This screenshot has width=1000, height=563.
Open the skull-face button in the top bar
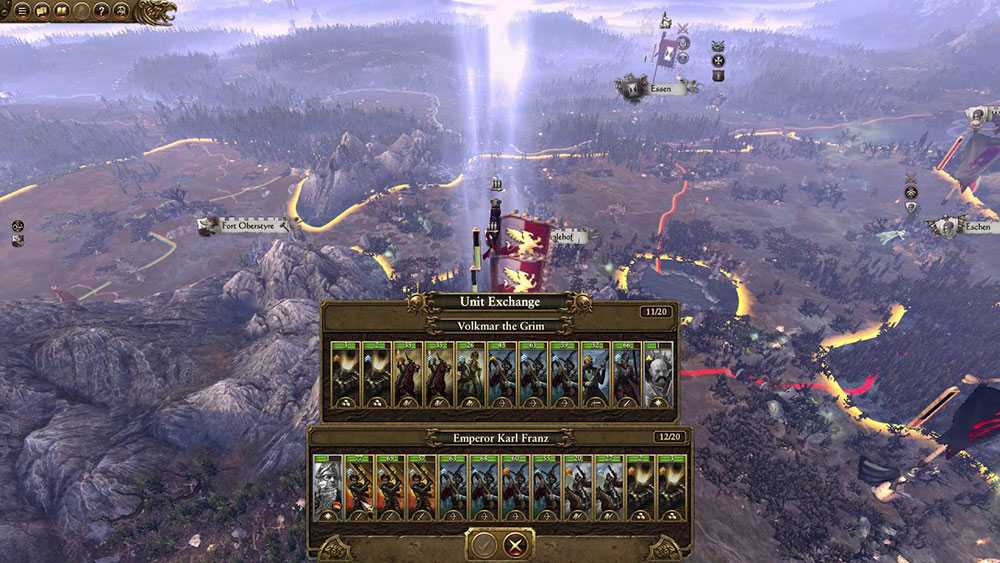click(x=121, y=11)
